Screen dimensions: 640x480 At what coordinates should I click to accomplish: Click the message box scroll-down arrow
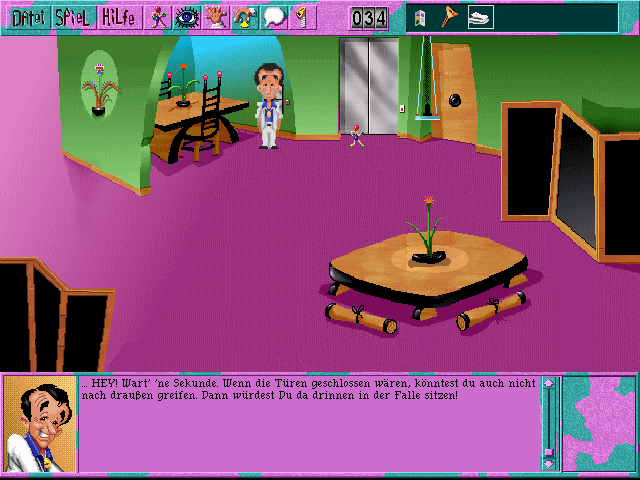548,463
